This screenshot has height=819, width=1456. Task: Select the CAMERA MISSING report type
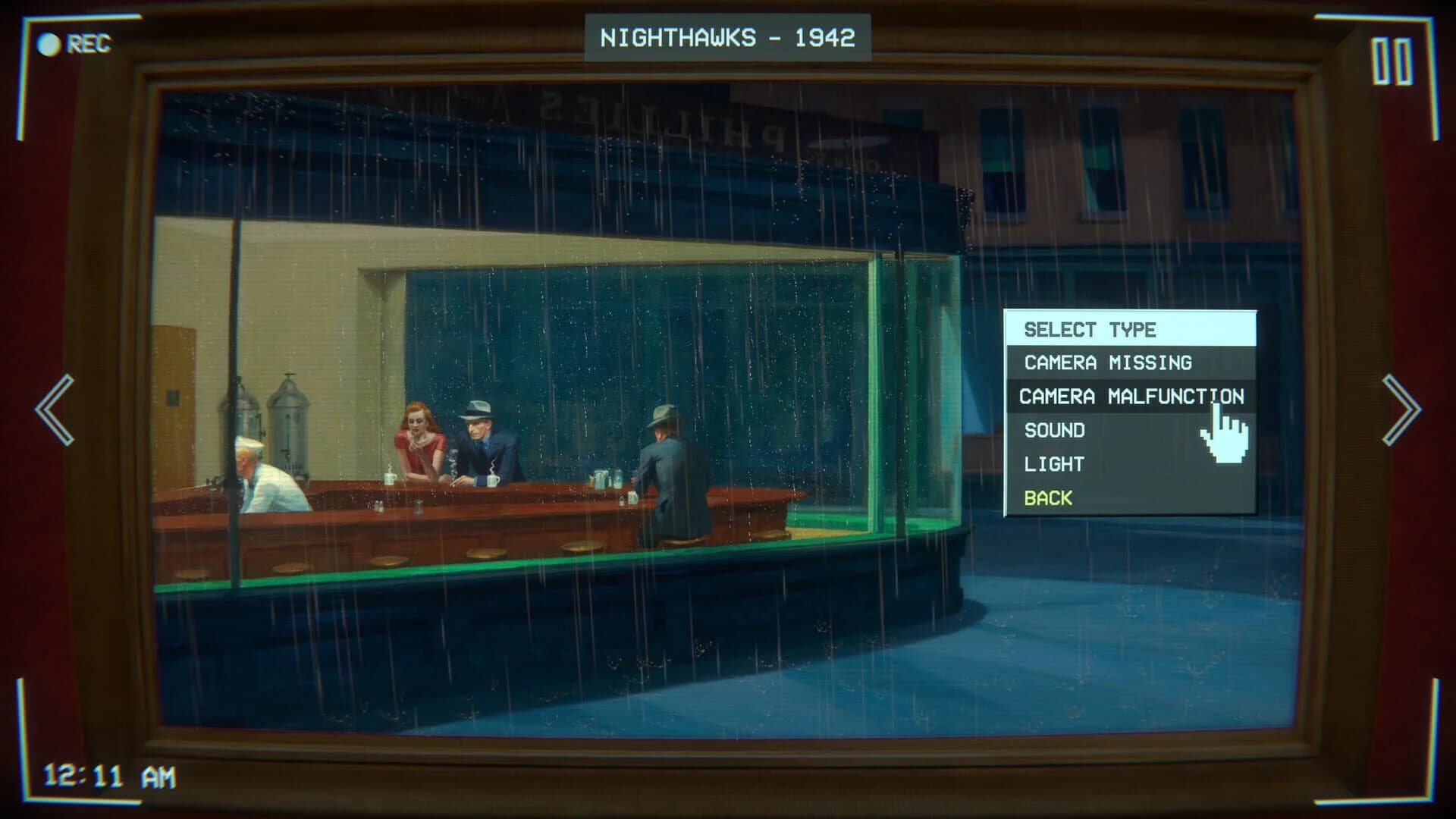1107,362
